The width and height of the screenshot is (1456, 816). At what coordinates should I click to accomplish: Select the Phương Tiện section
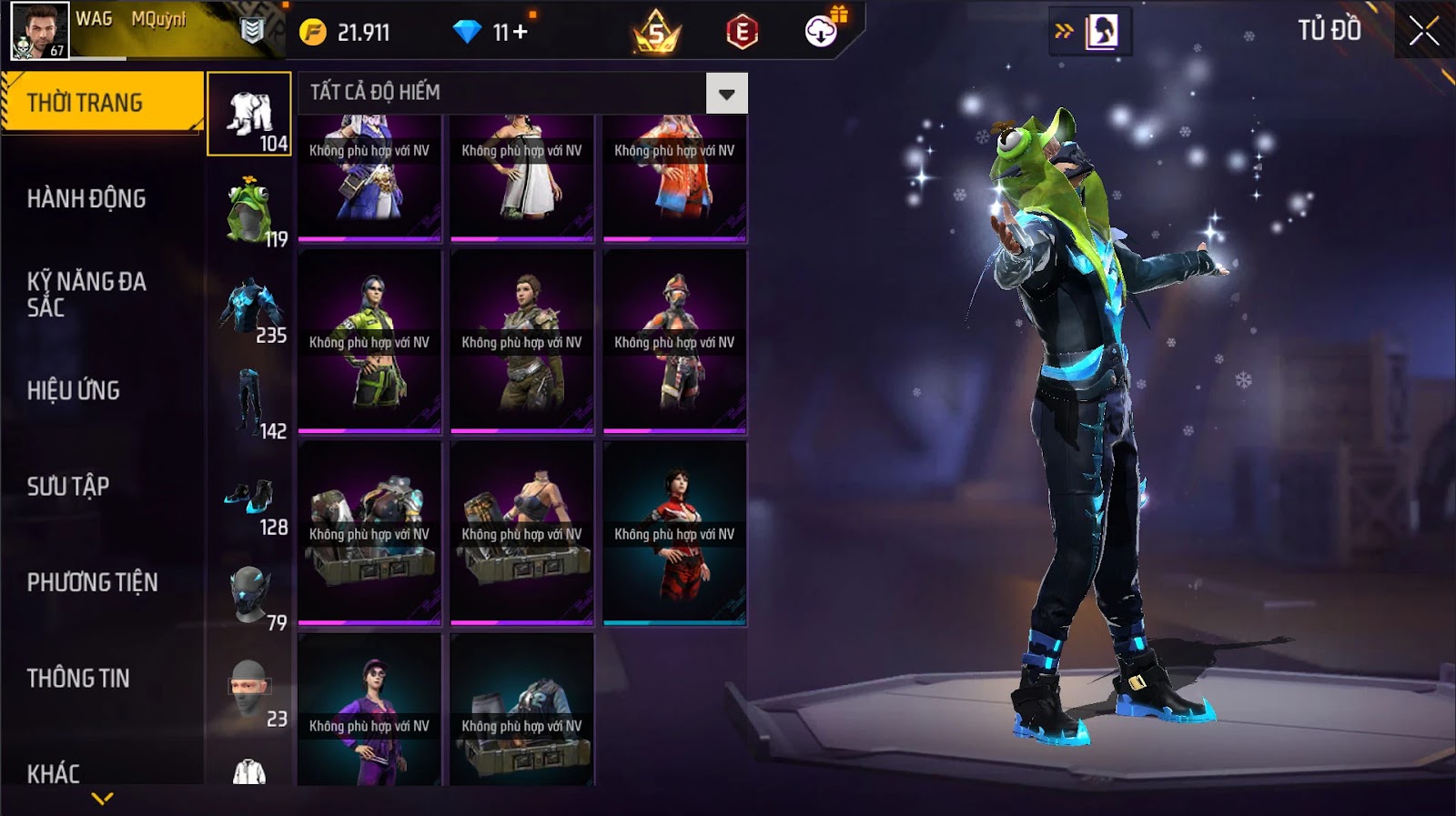[92, 582]
